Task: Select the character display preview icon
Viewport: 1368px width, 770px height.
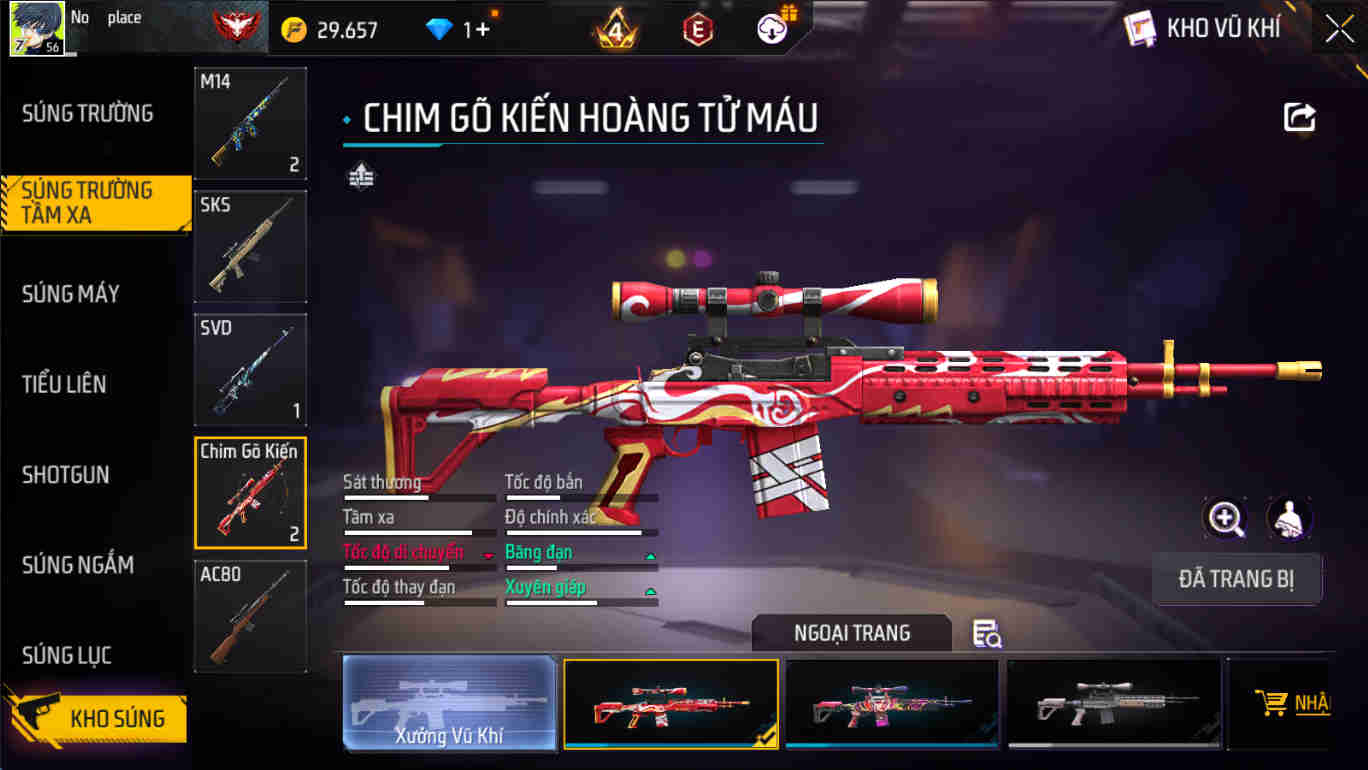Action: [x=1290, y=519]
